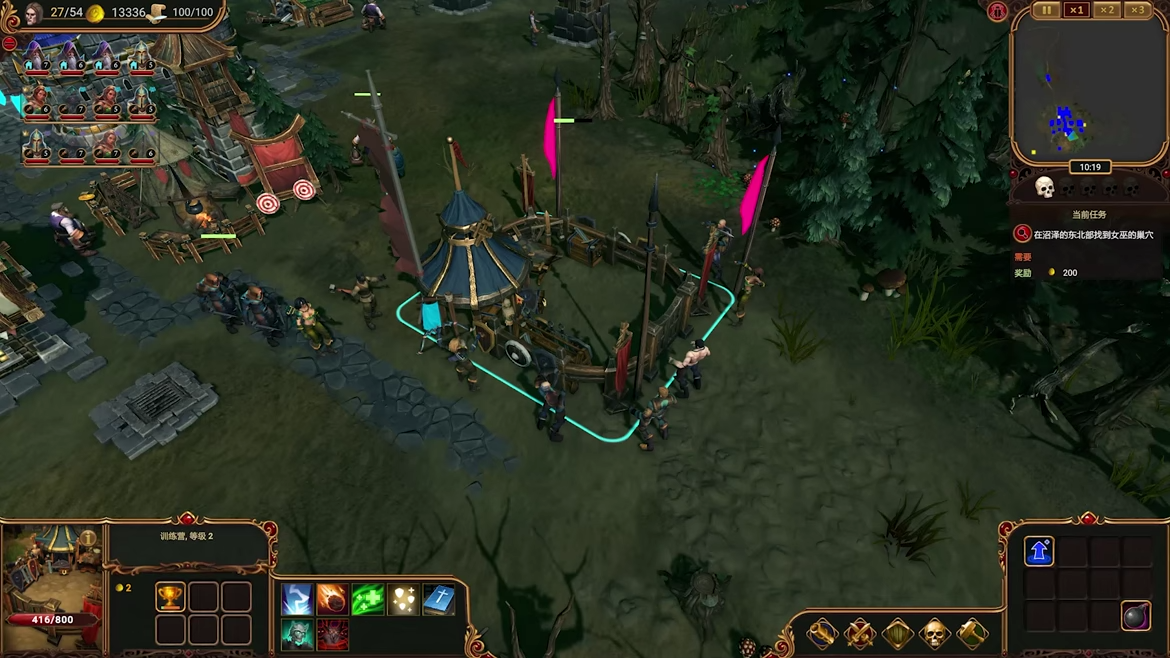Open the training camp info button
The image size is (1170, 658).
tap(89, 538)
